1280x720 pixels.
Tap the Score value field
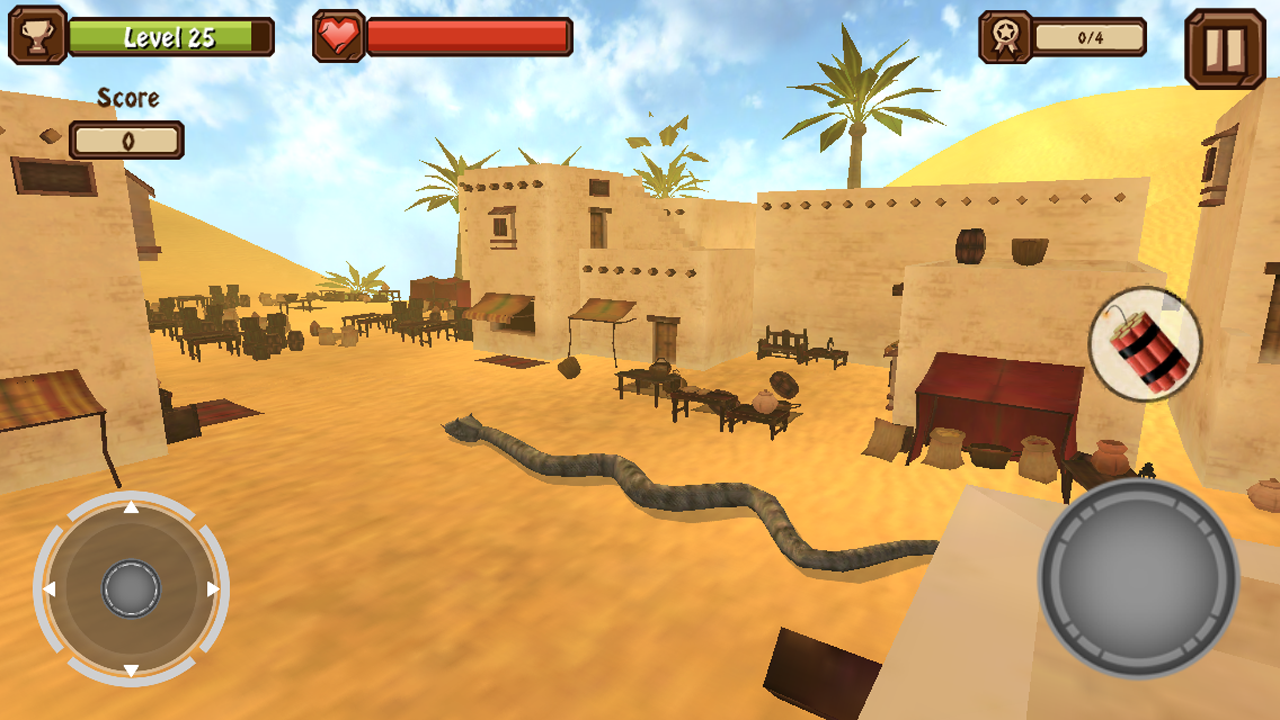coord(127,141)
